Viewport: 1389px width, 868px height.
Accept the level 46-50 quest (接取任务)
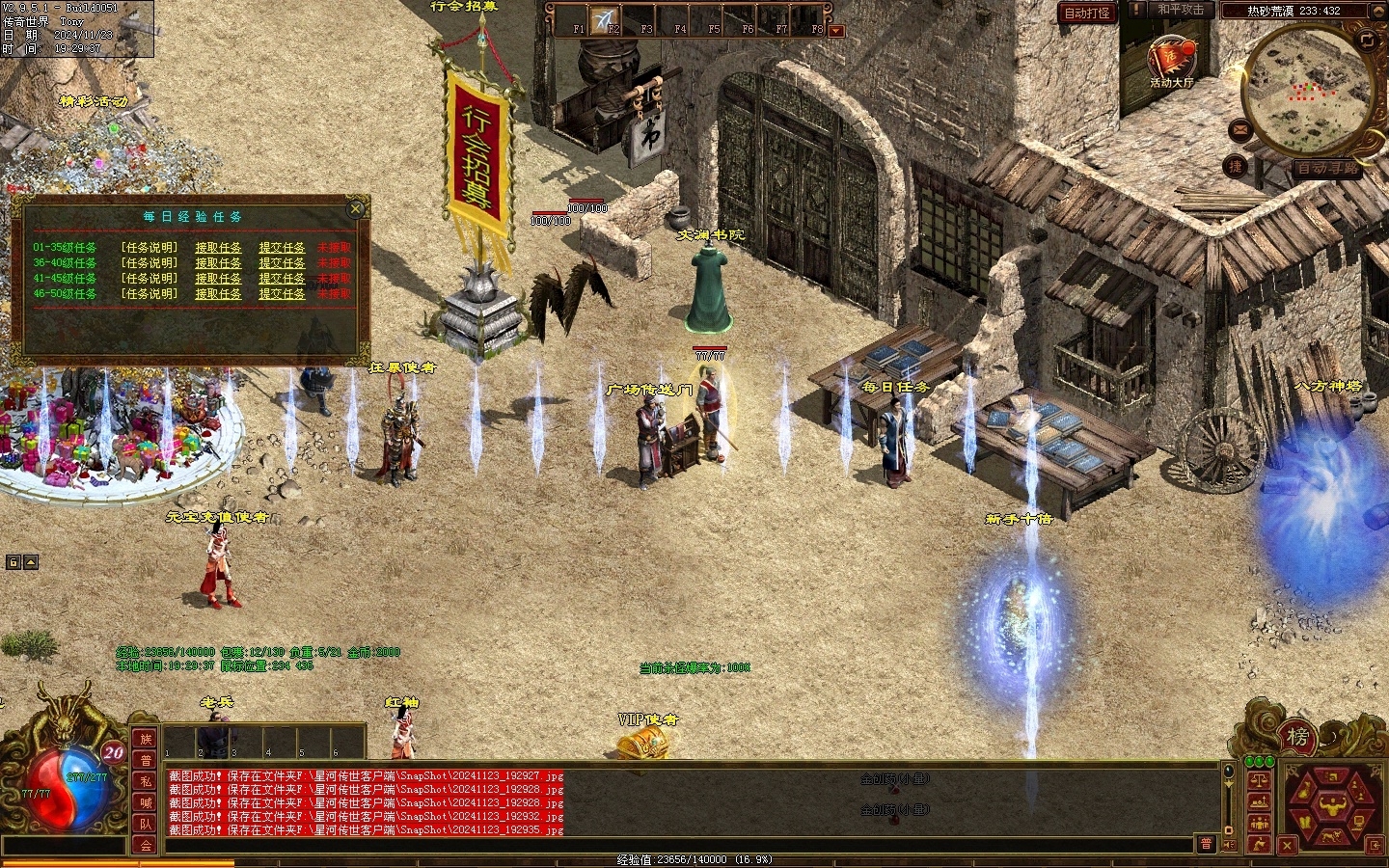(218, 294)
